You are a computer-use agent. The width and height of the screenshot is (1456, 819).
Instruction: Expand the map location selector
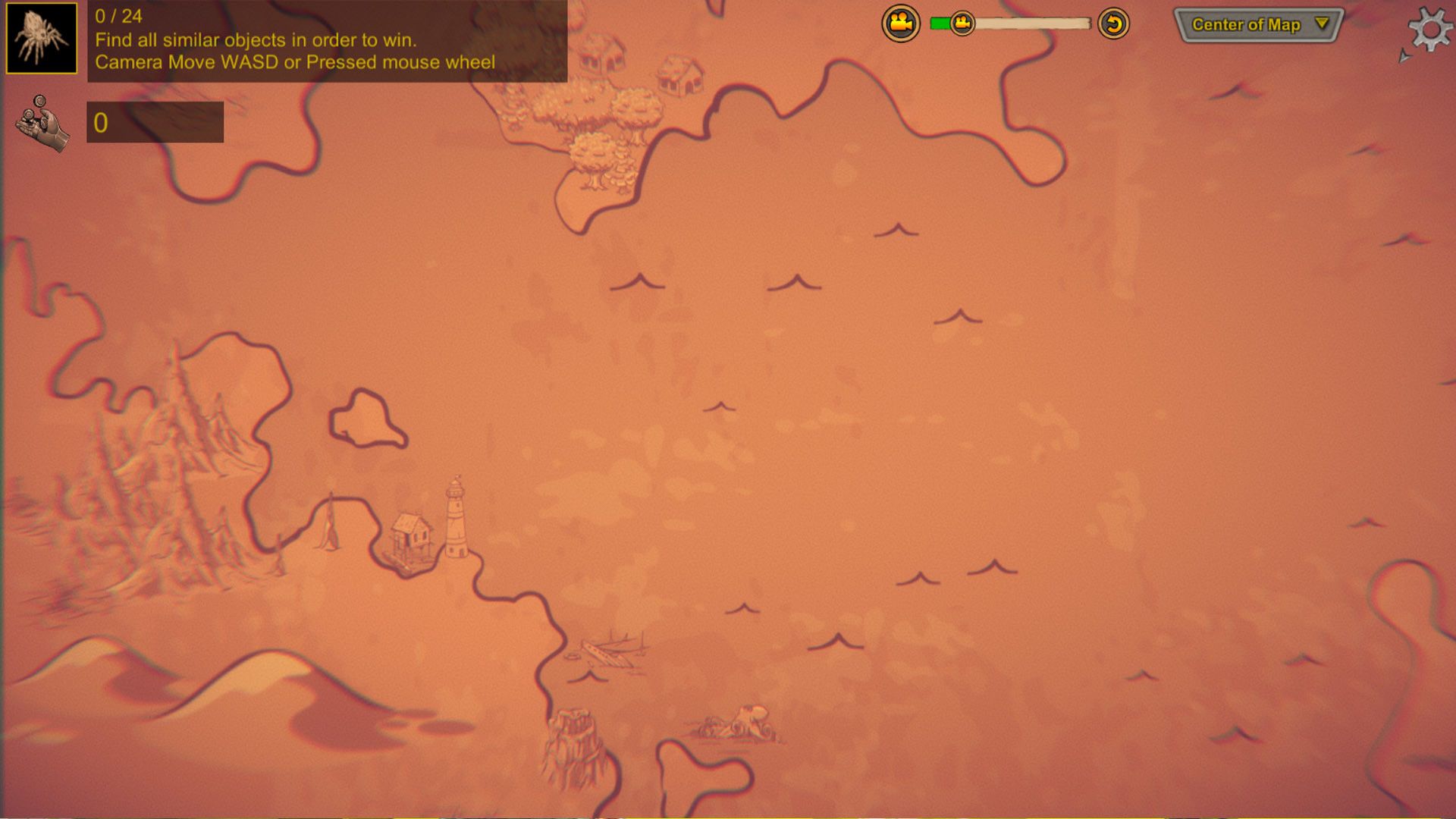coord(1259,25)
